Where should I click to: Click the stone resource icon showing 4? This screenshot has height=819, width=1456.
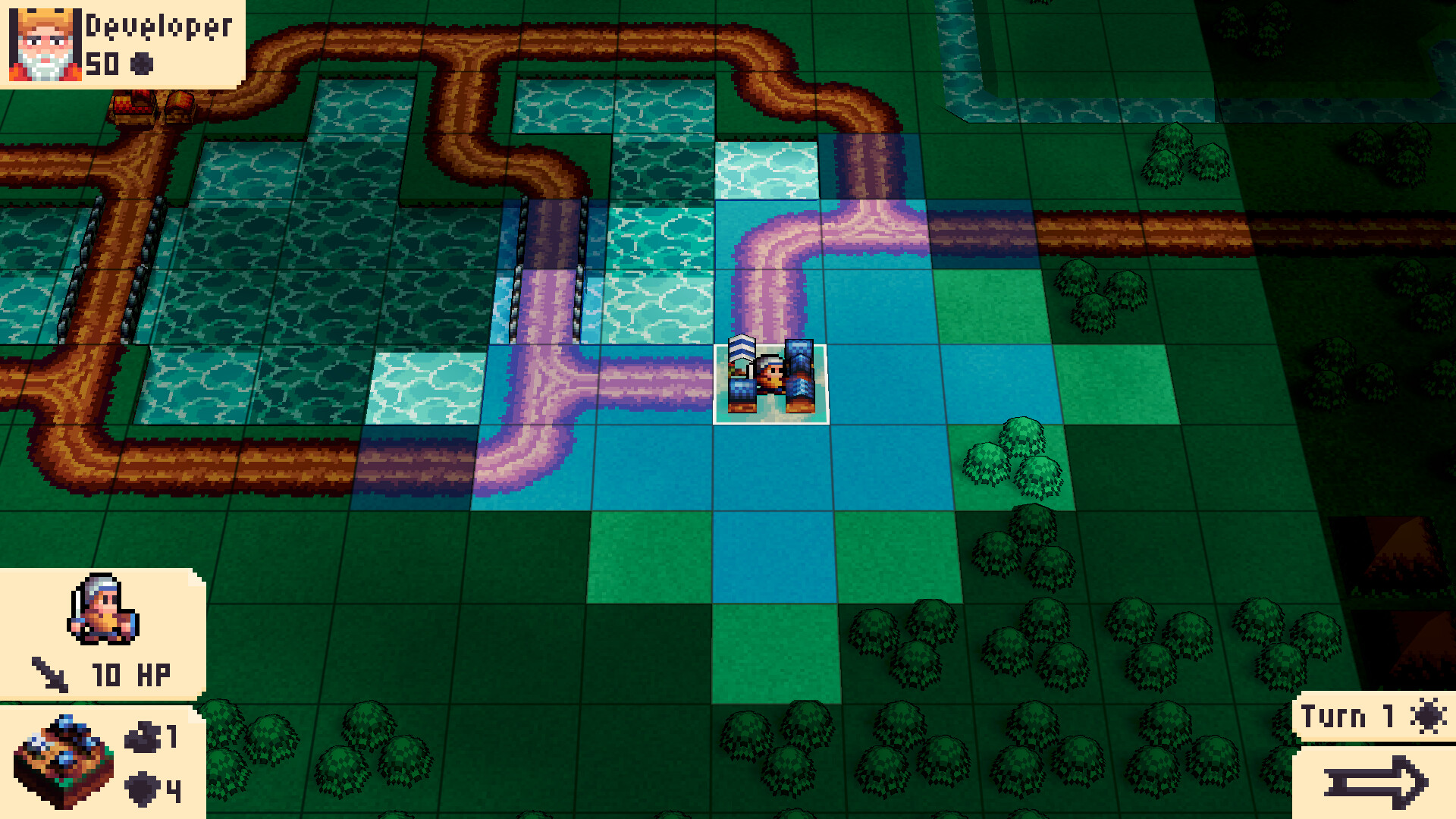tap(141, 787)
